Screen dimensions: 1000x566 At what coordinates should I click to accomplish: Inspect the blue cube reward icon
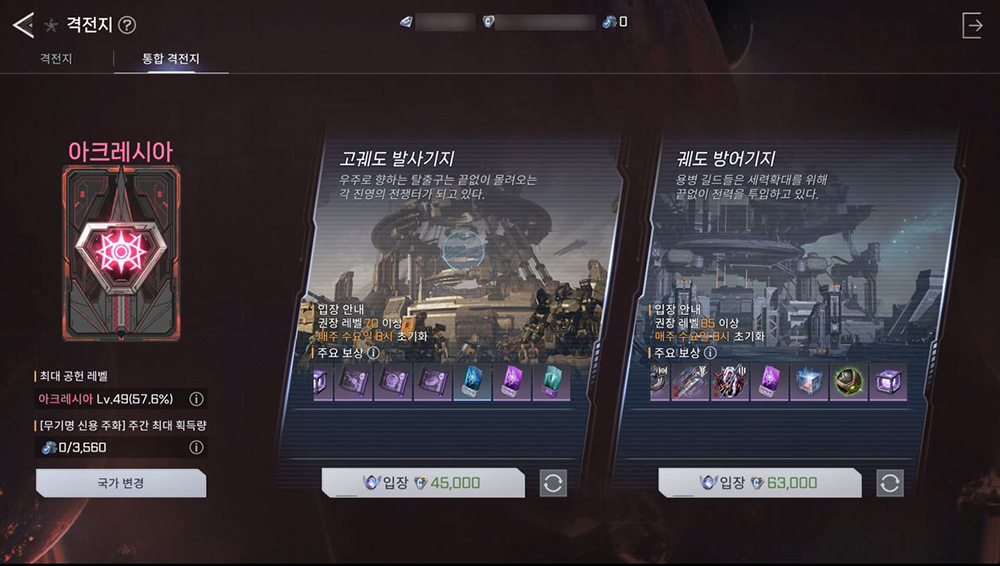(x=807, y=382)
